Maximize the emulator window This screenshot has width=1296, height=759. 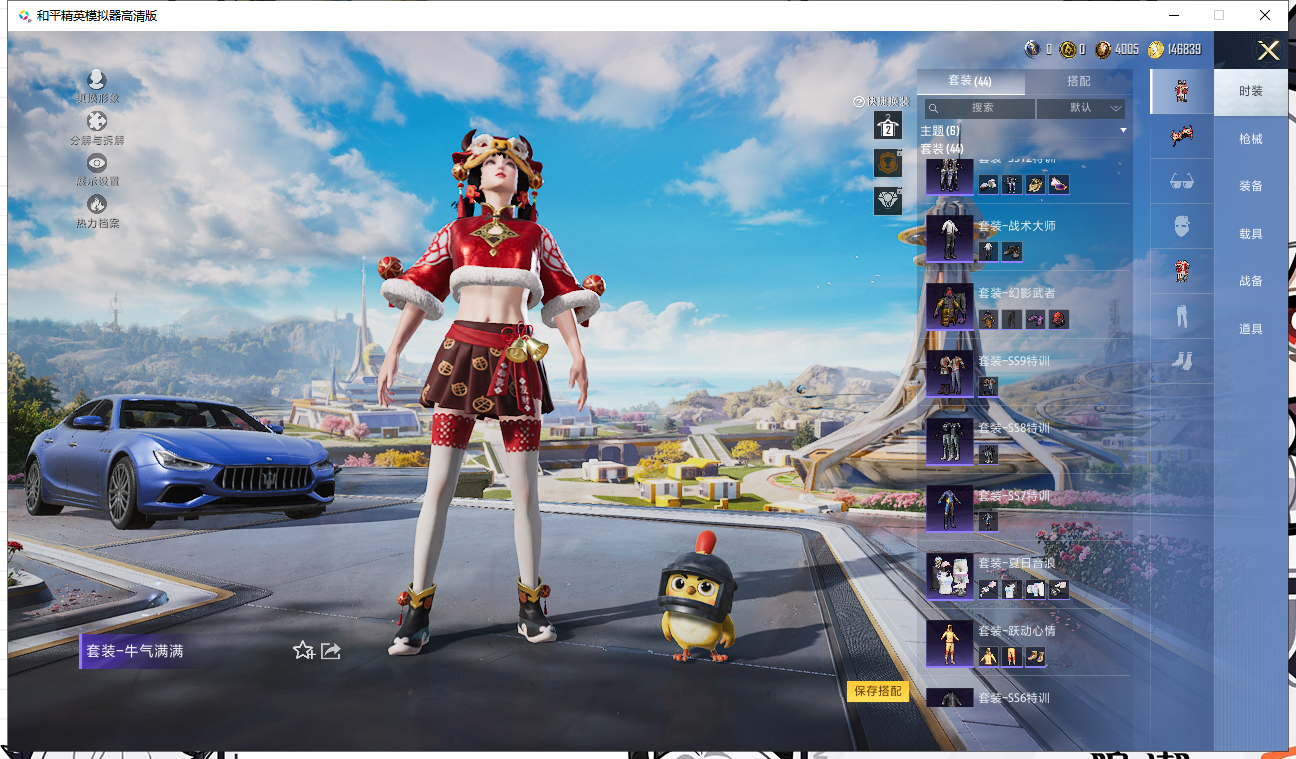(1219, 15)
